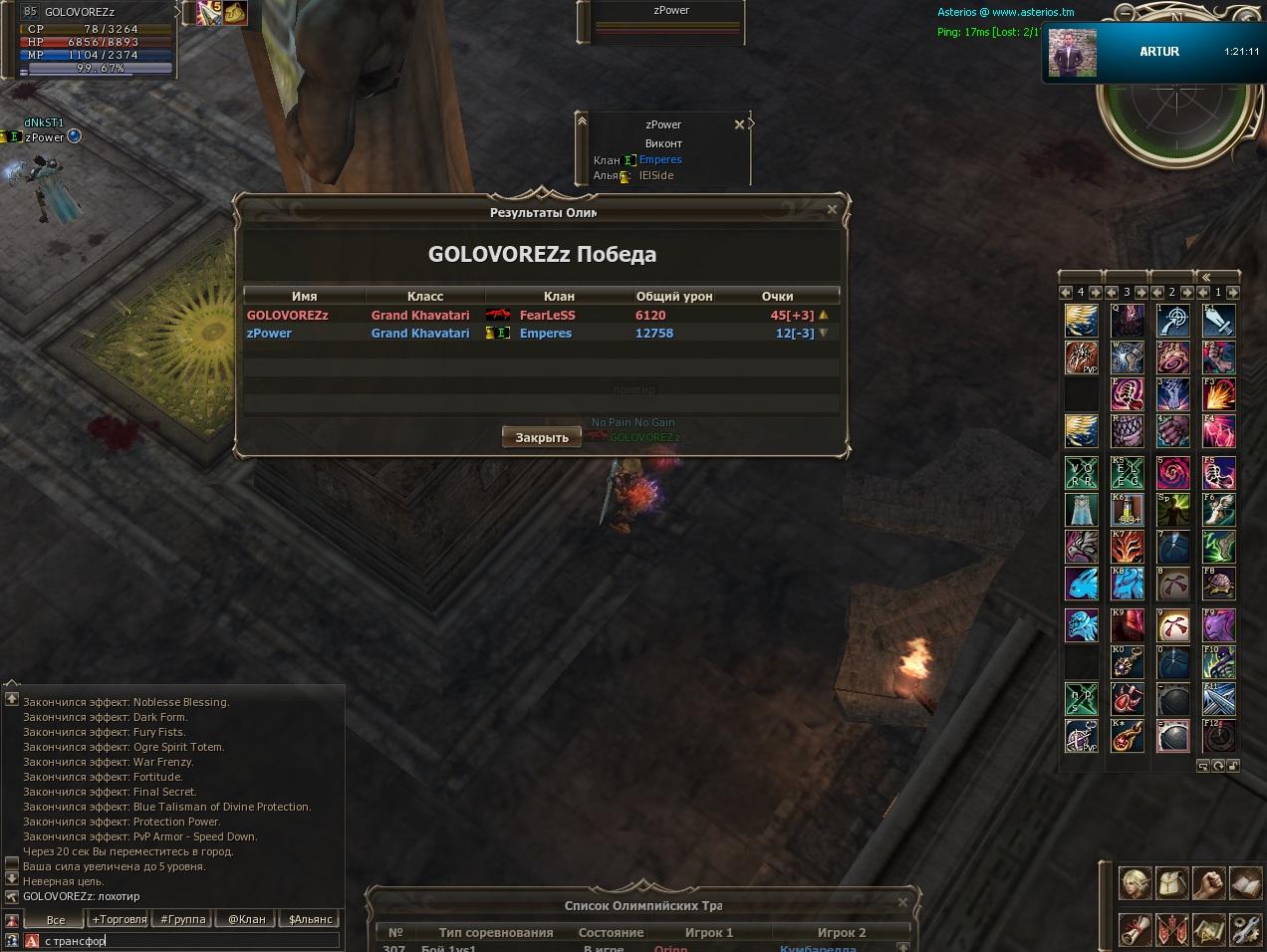Open the $Альянс chat tab
Viewport: 1267px width, 952px height.
pos(310,920)
